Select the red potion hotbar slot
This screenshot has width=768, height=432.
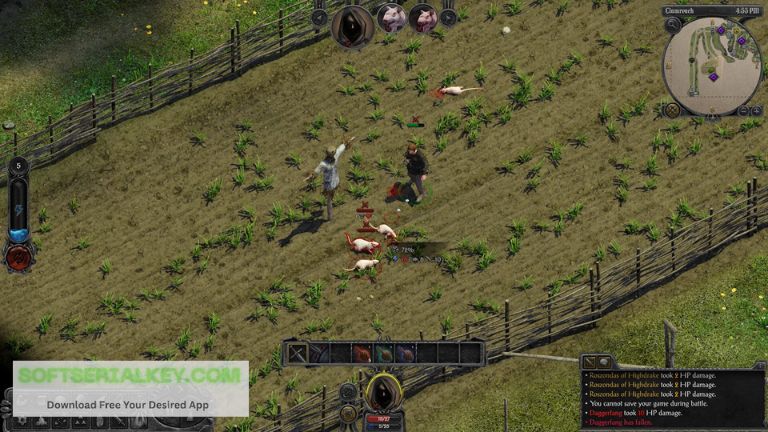pos(362,353)
